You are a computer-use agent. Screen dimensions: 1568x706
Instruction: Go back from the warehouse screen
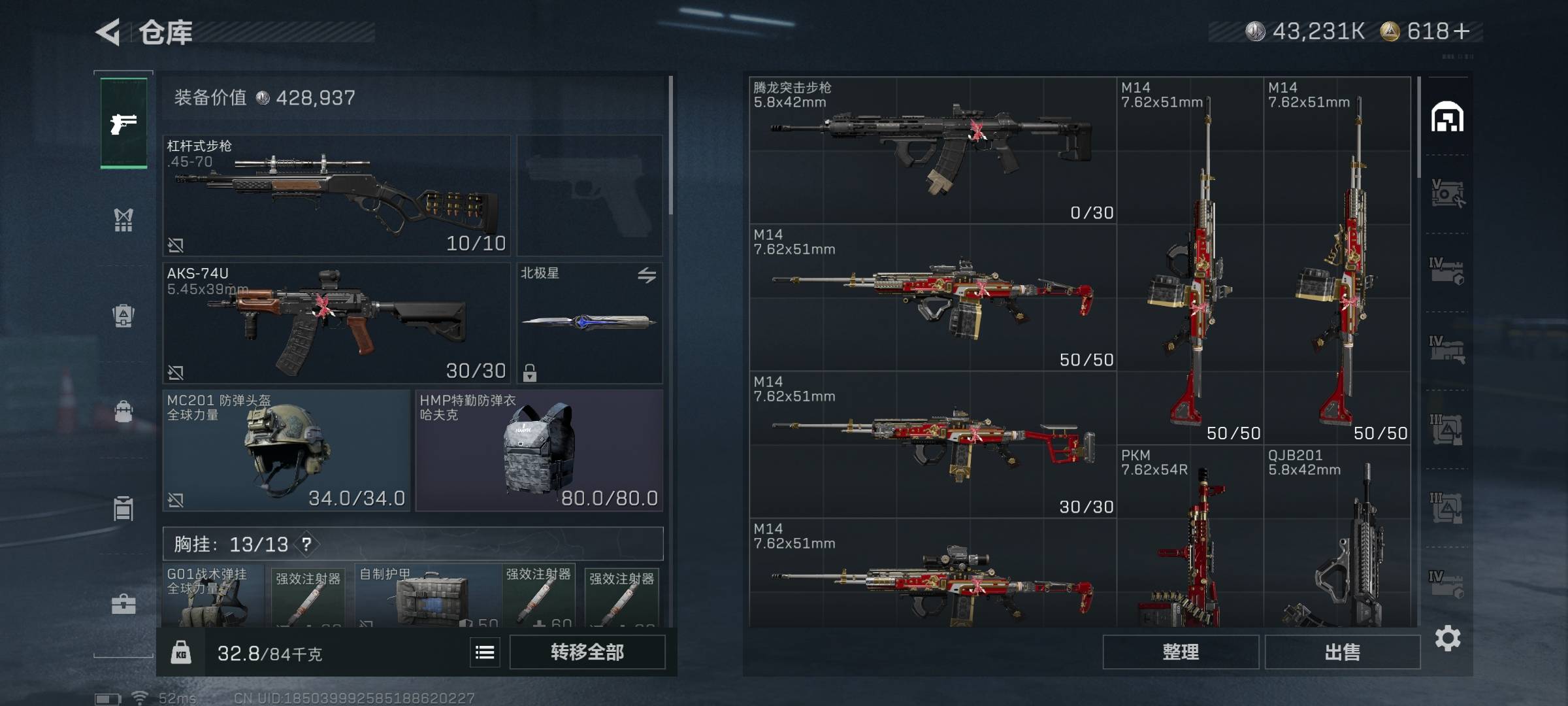click(x=108, y=32)
